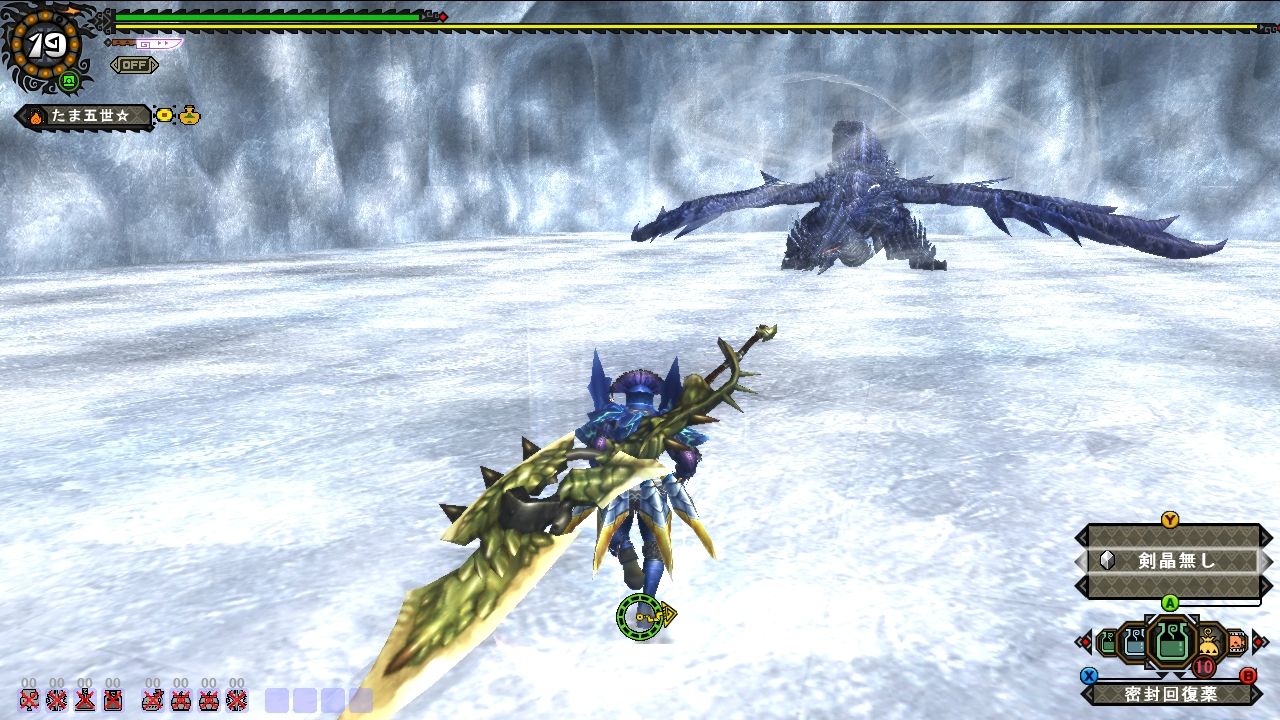Select the small green flask at the item bar's left edge
The height and width of the screenshot is (720, 1280).
(x=1105, y=643)
